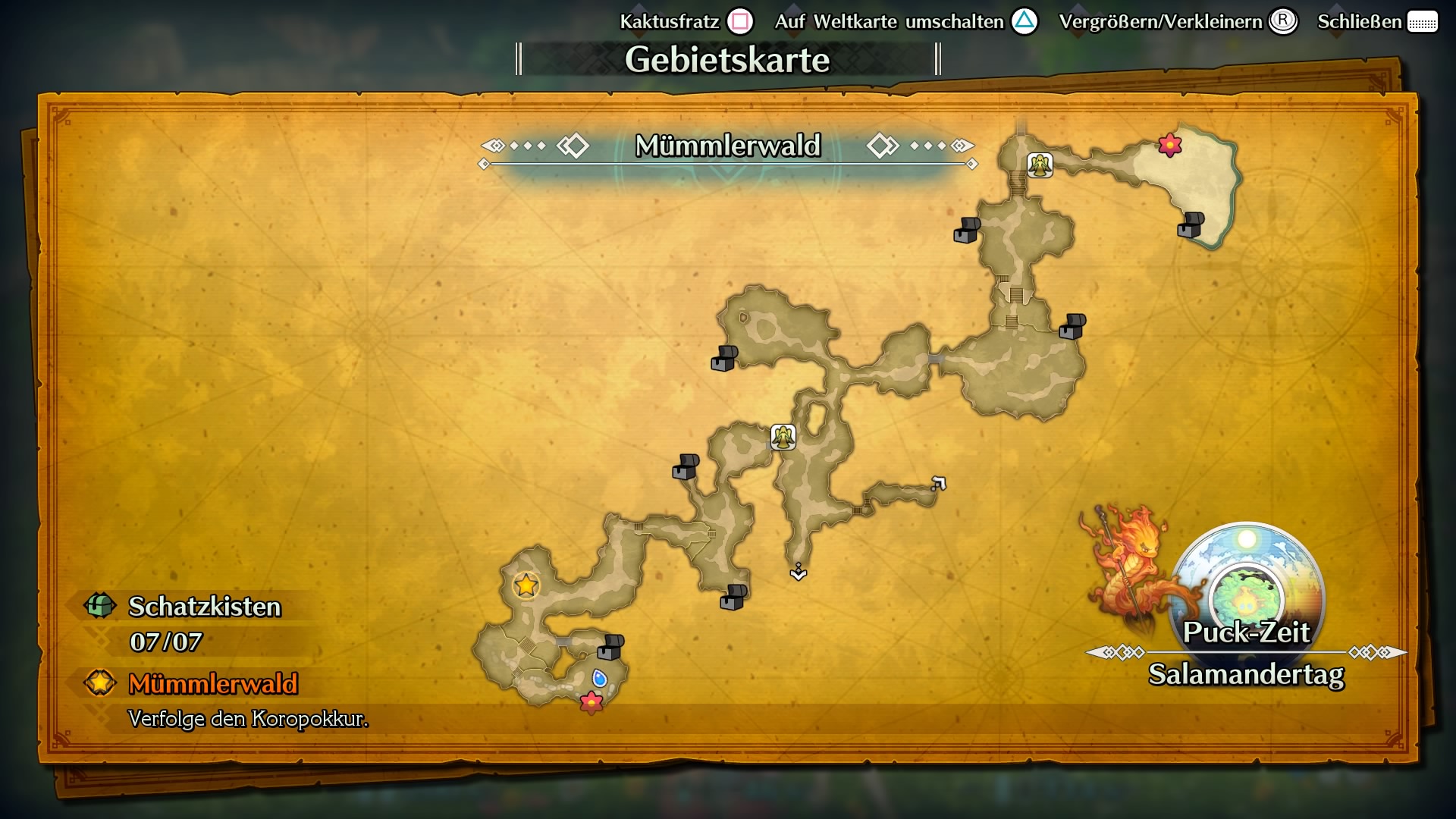Click the pink flower on the northeast beach

(1169, 144)
